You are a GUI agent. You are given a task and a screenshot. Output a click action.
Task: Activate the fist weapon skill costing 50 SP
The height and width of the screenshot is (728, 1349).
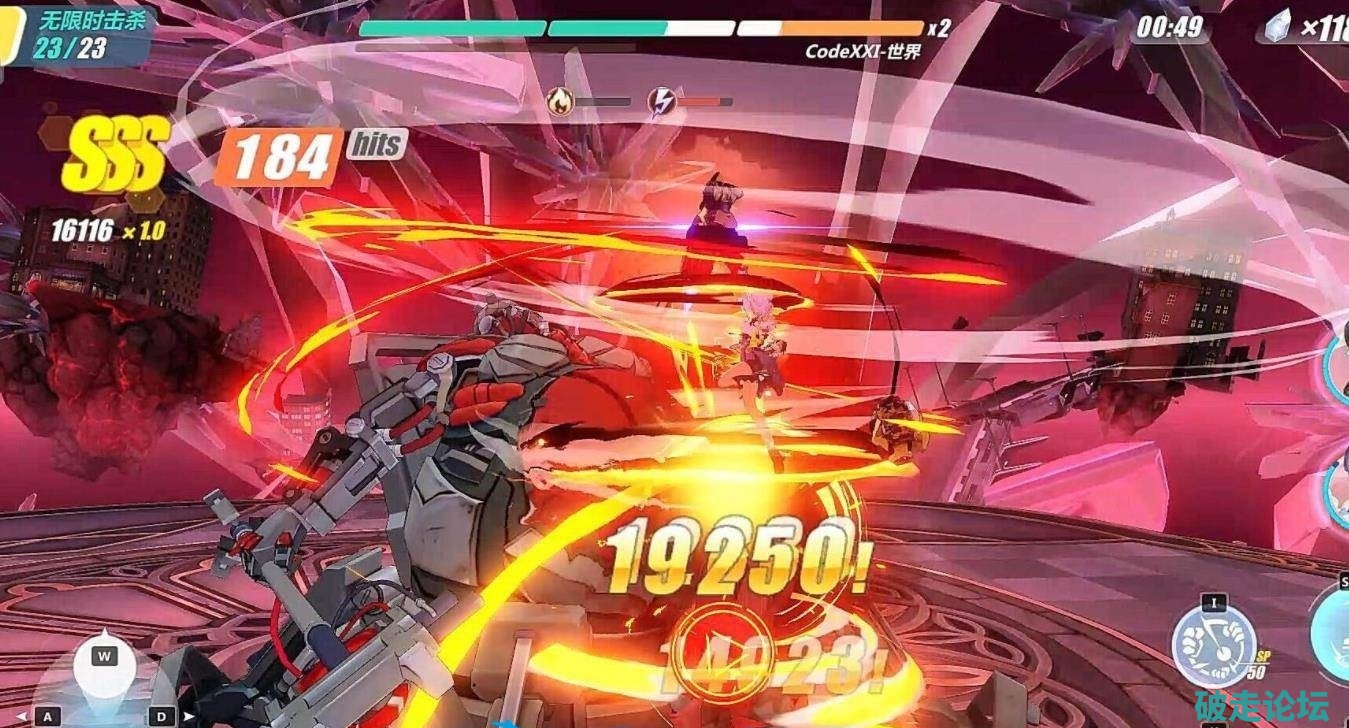point(1213,645)
